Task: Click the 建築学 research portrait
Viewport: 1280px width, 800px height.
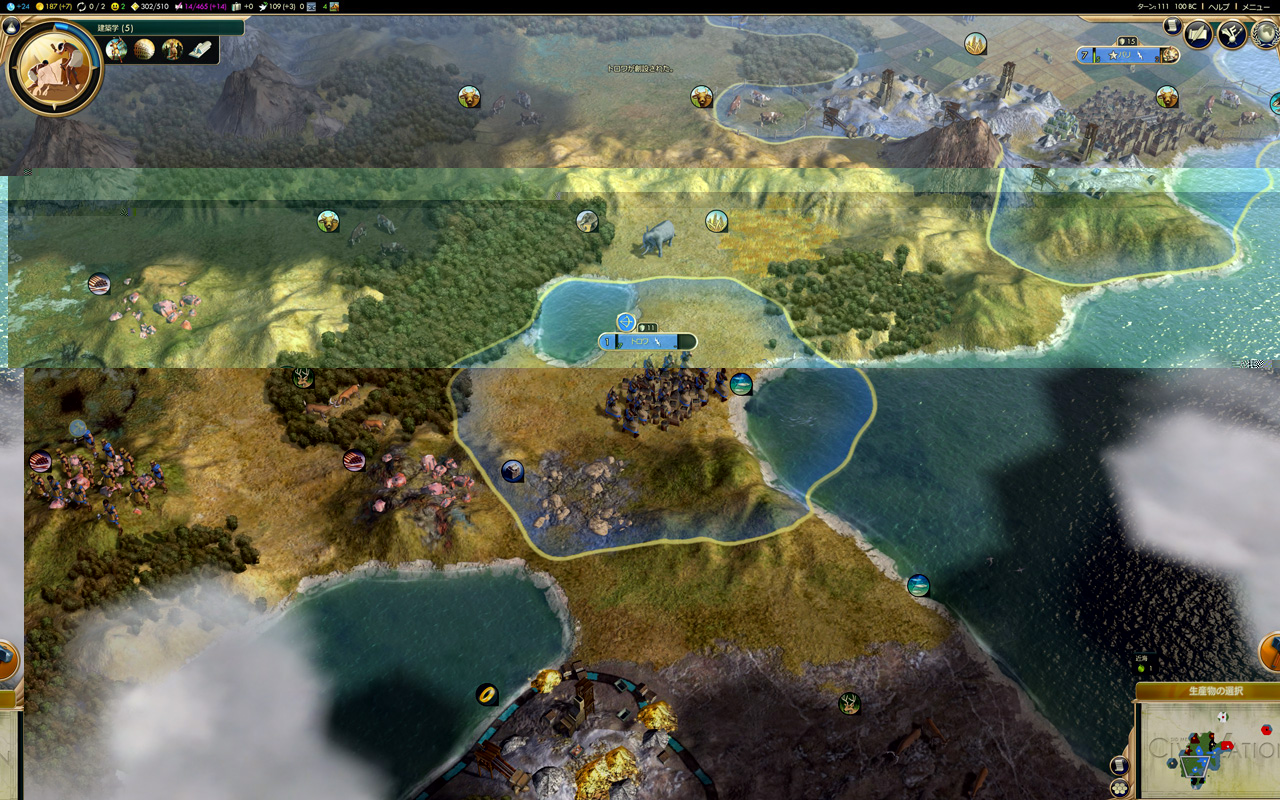Action: 54,68
